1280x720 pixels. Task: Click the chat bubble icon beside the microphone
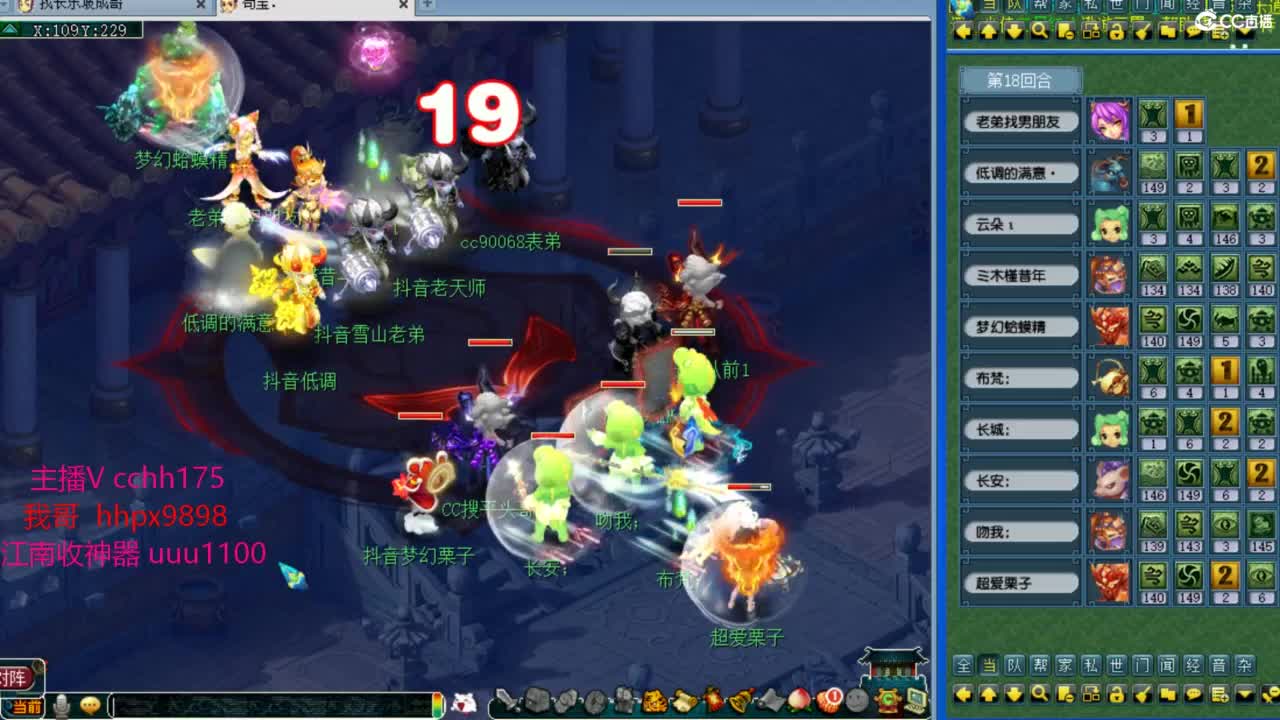pyautogui.click(x=92, y=706)
